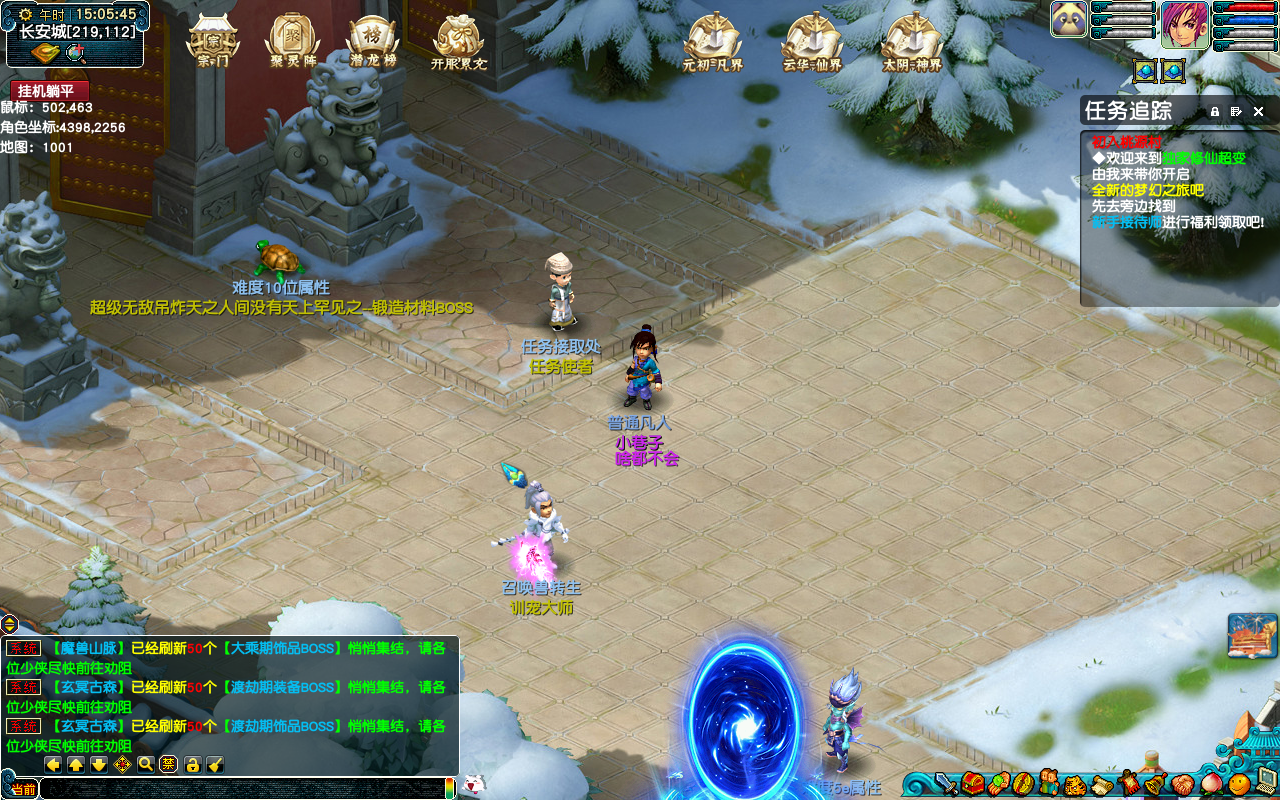Close the 任务追踪 quest tracker
The height and width of the screenshot is (800, 1280).
point(1259,111)
